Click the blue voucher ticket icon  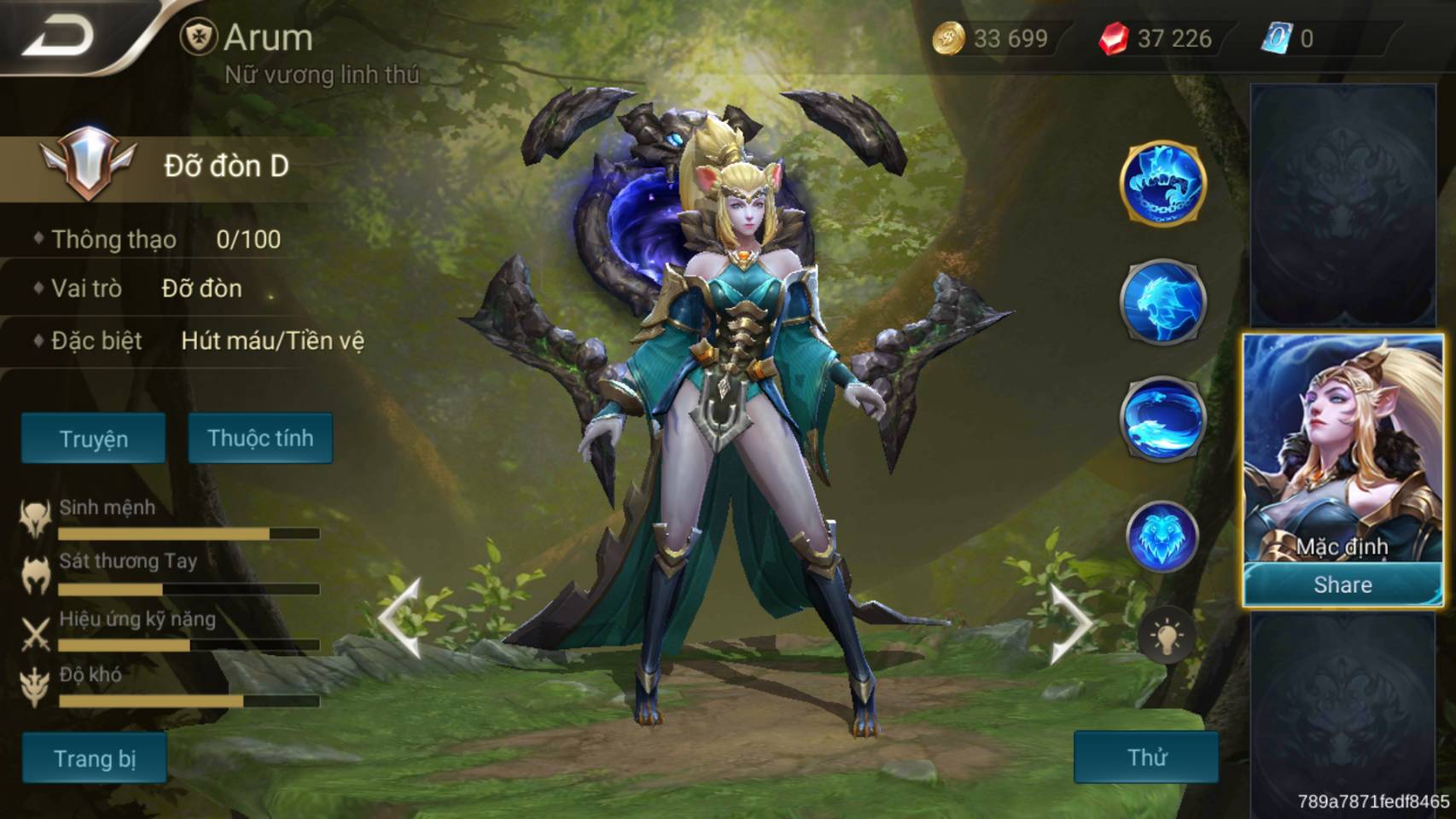[1277, 38]
